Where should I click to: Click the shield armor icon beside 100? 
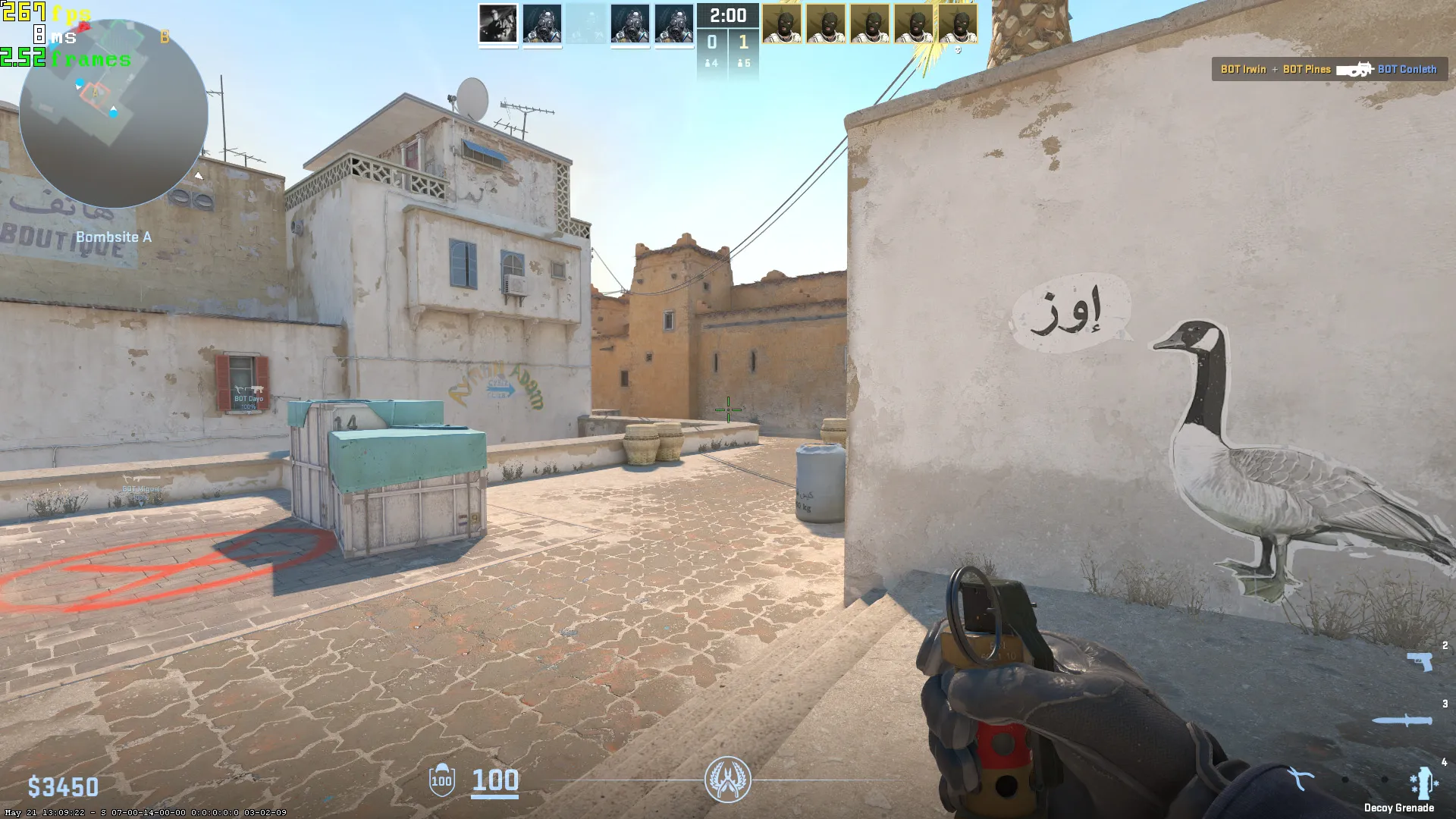coord(441,781)
